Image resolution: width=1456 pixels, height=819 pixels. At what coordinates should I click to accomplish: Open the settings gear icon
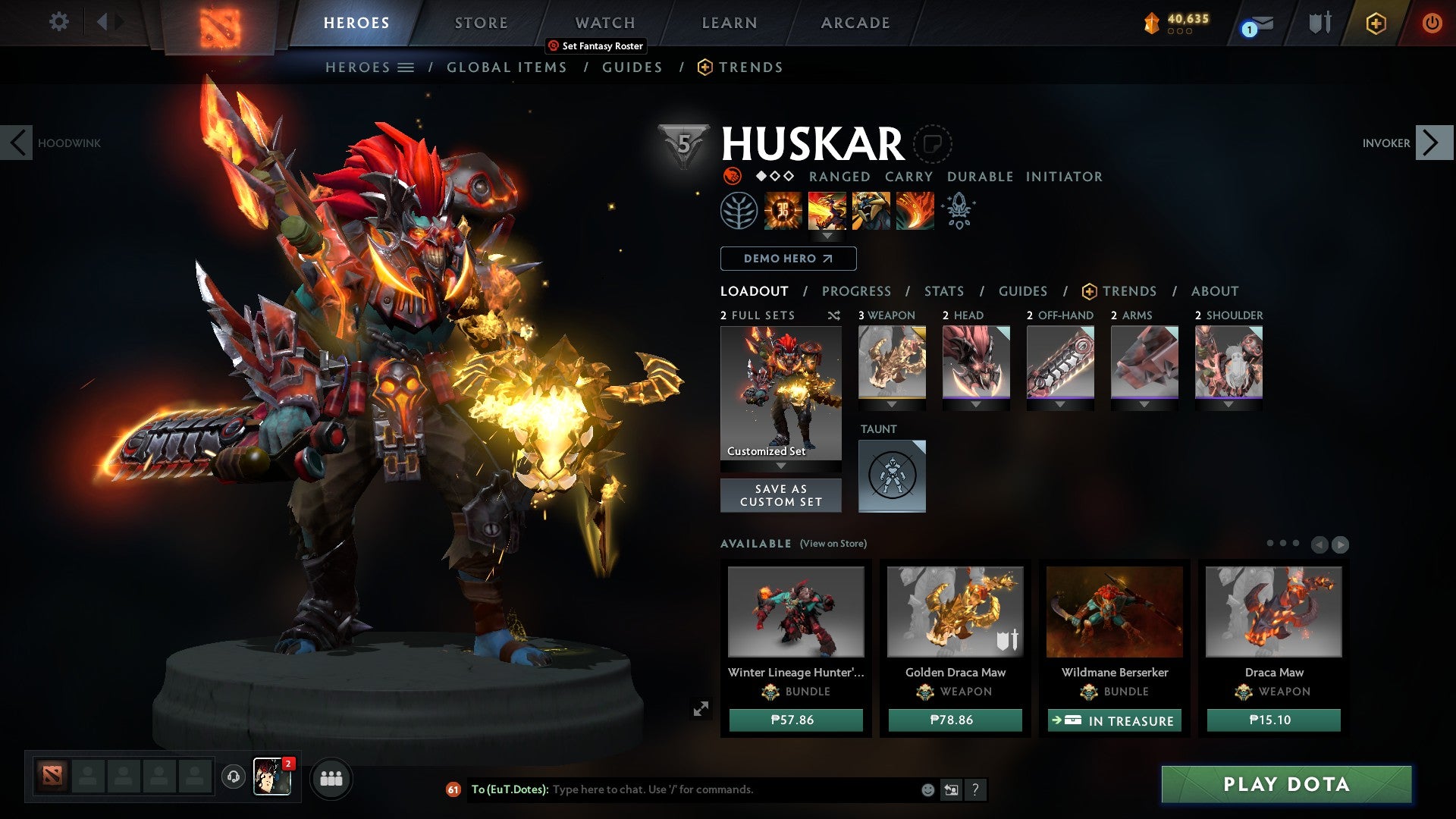58,22
